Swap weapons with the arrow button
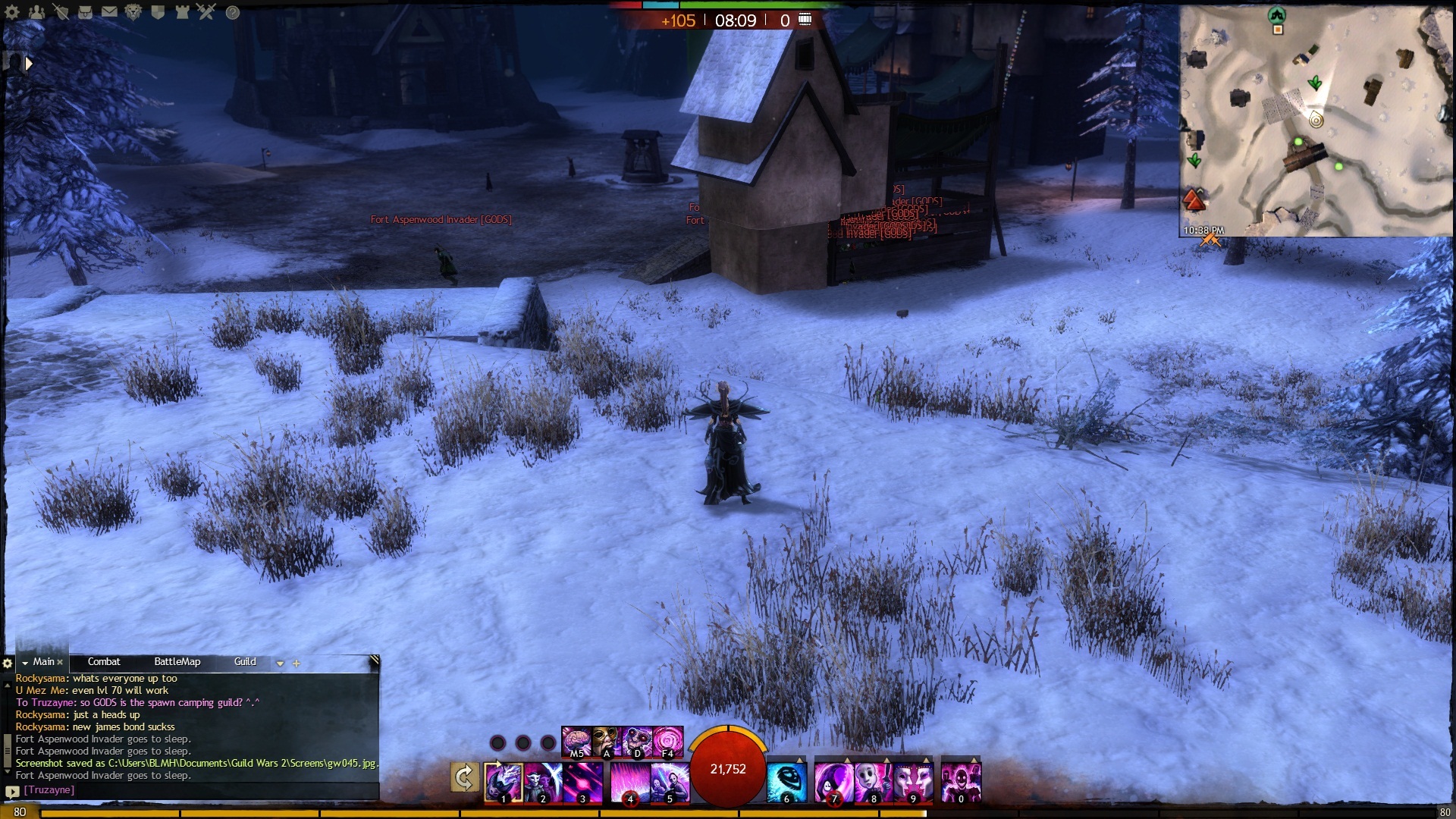This screenshot has width=1456, height=819. [x=464, y=777]
